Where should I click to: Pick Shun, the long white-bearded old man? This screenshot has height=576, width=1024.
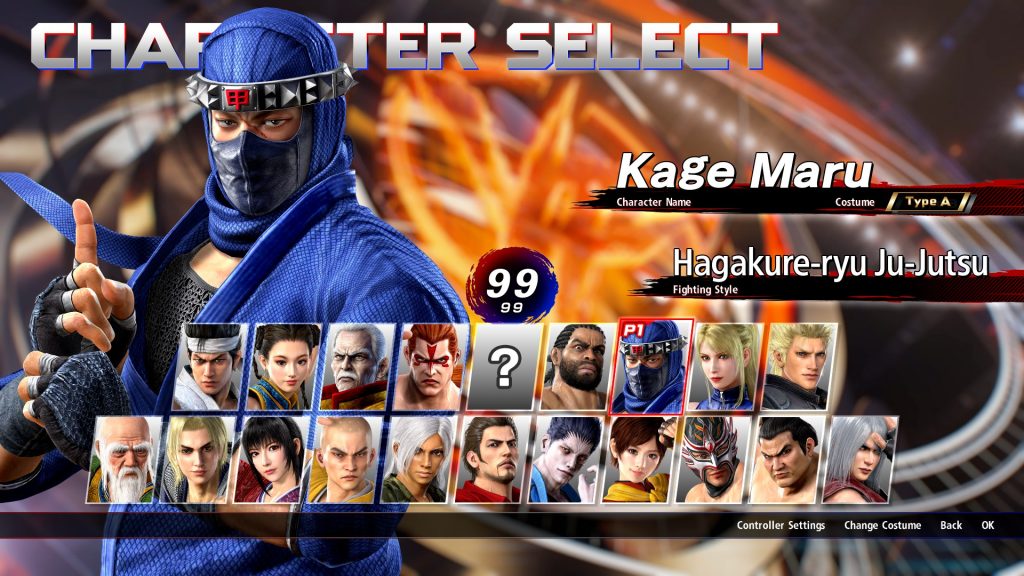click(128, 460)
